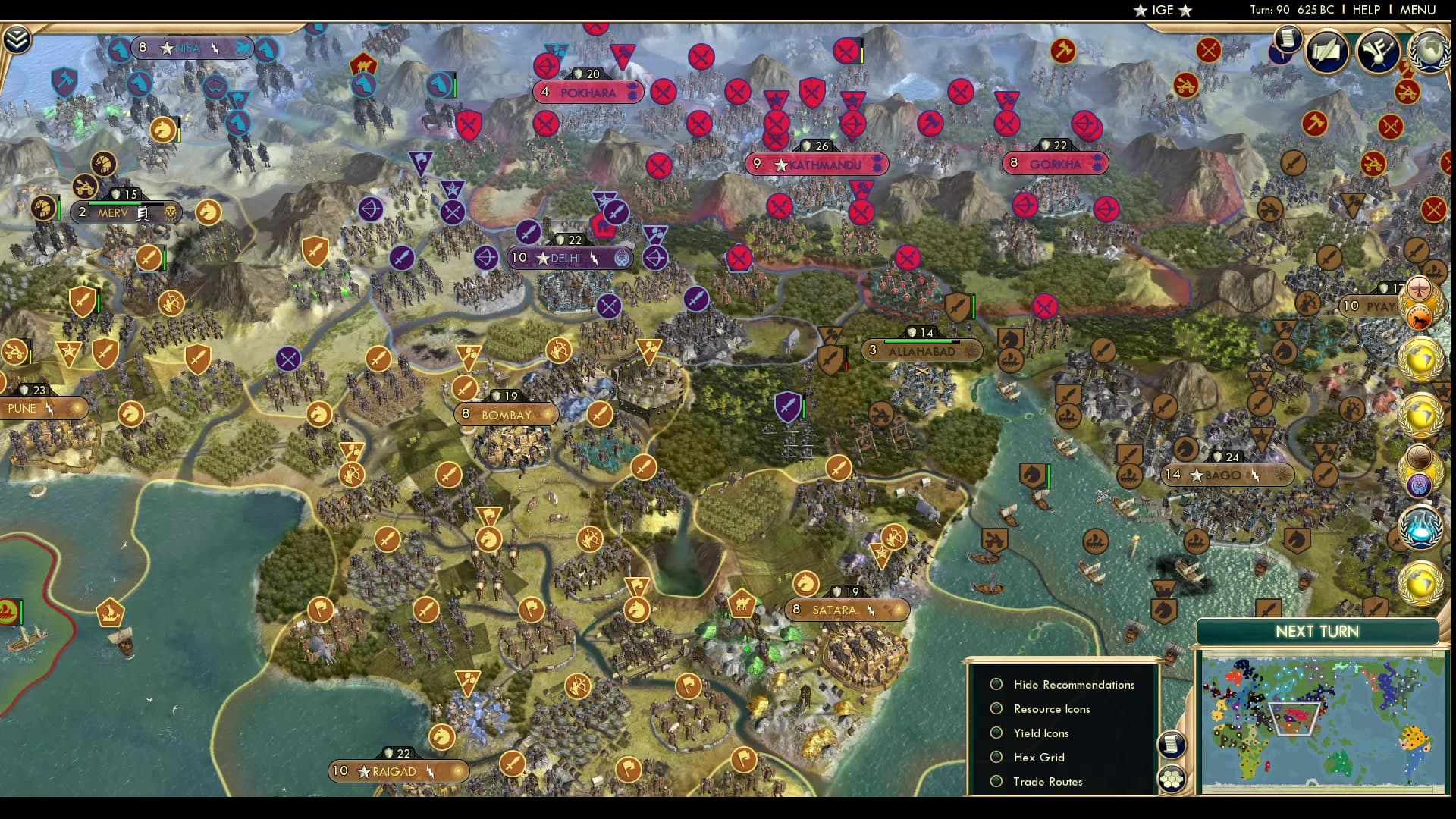Enable the Hex Grid option
This screenshot has width=1456, height=819.
point(996,757)
